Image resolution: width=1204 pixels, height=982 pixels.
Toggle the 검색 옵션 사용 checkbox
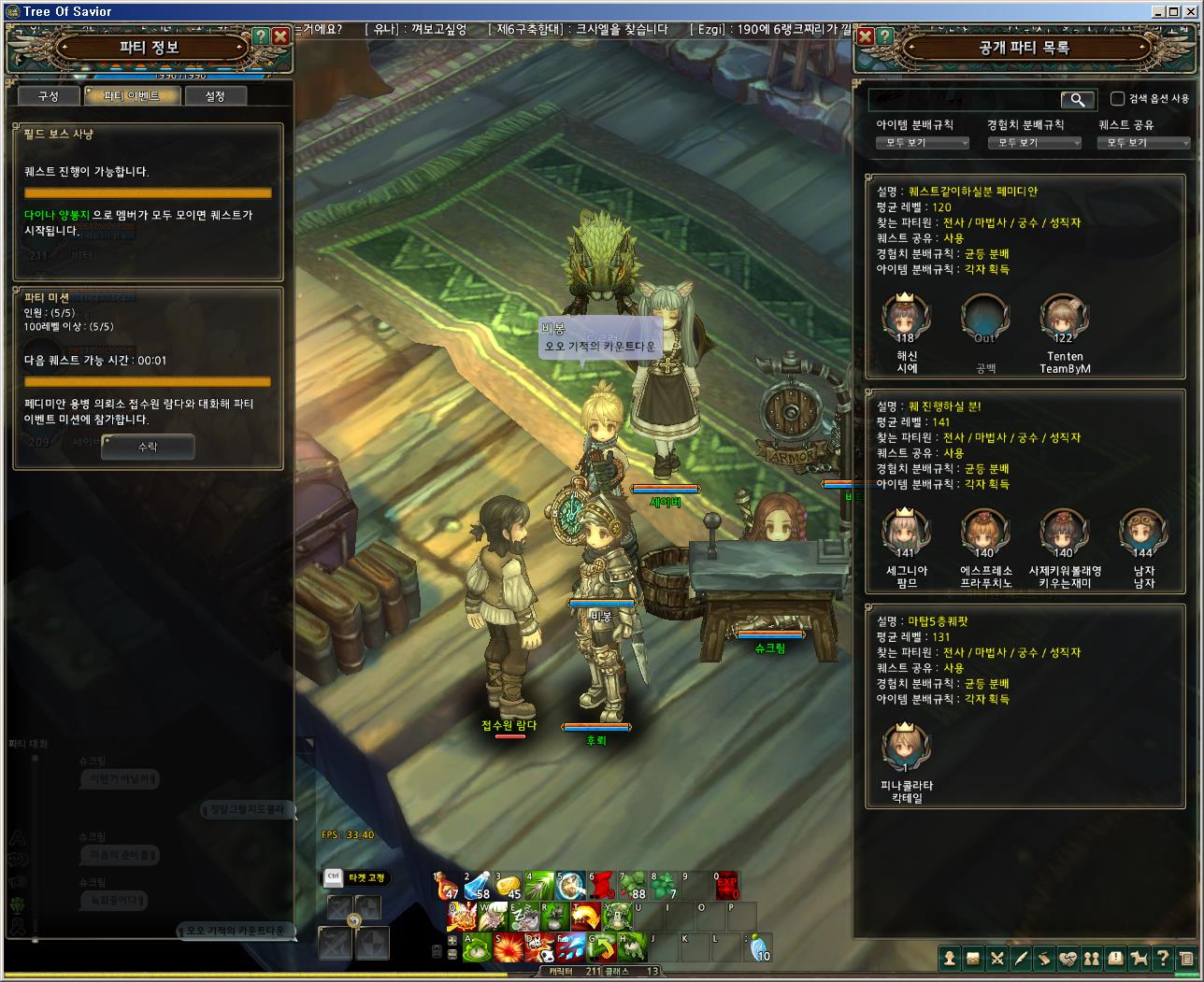coord(1117,99)
